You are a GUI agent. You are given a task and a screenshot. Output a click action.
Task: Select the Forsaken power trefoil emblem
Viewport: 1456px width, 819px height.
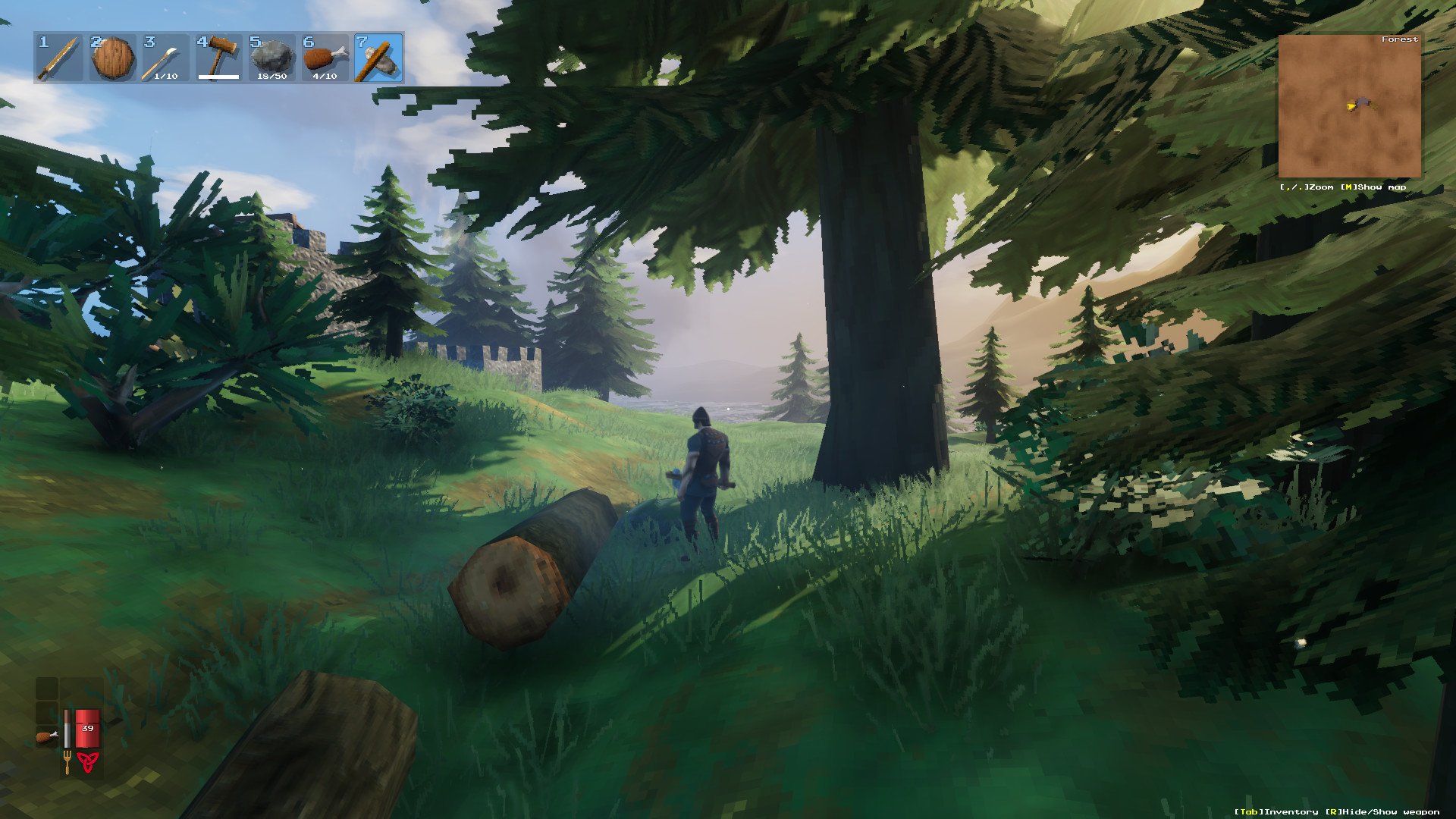coord(88,762)
